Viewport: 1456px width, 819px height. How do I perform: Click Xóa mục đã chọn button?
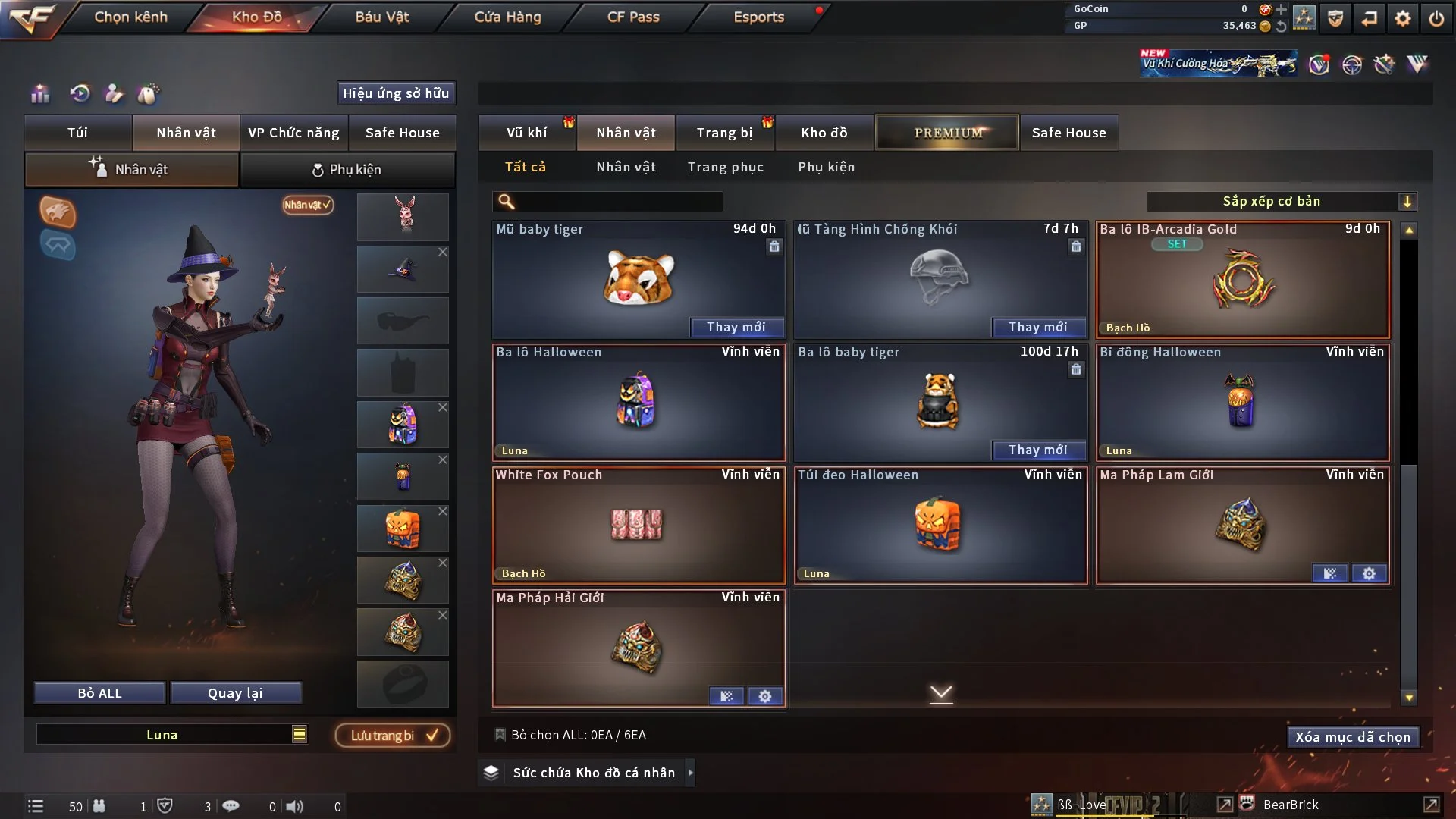click(x=1352, y=737)
